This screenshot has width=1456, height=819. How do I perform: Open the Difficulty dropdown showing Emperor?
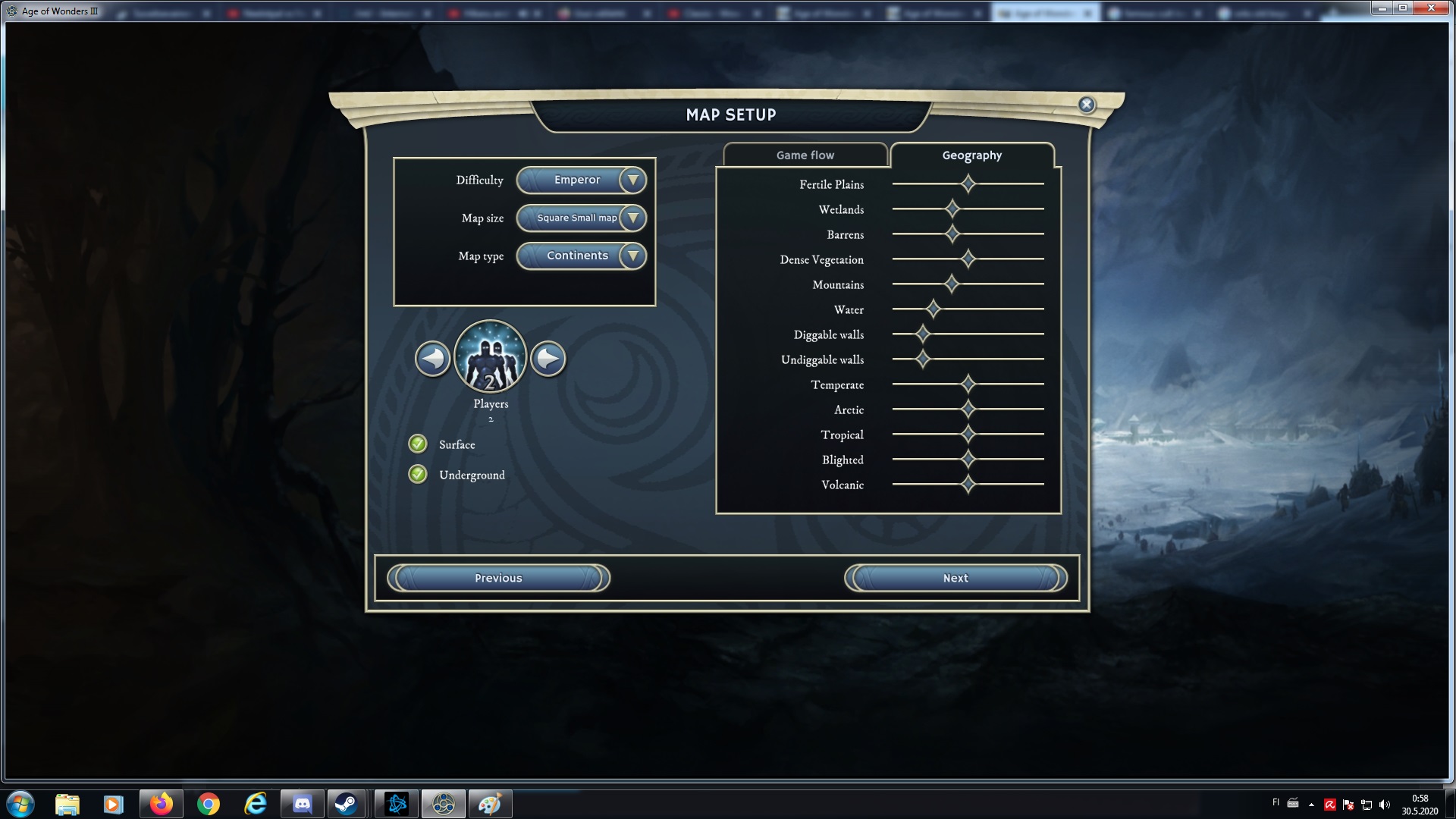tap(581, 180)
